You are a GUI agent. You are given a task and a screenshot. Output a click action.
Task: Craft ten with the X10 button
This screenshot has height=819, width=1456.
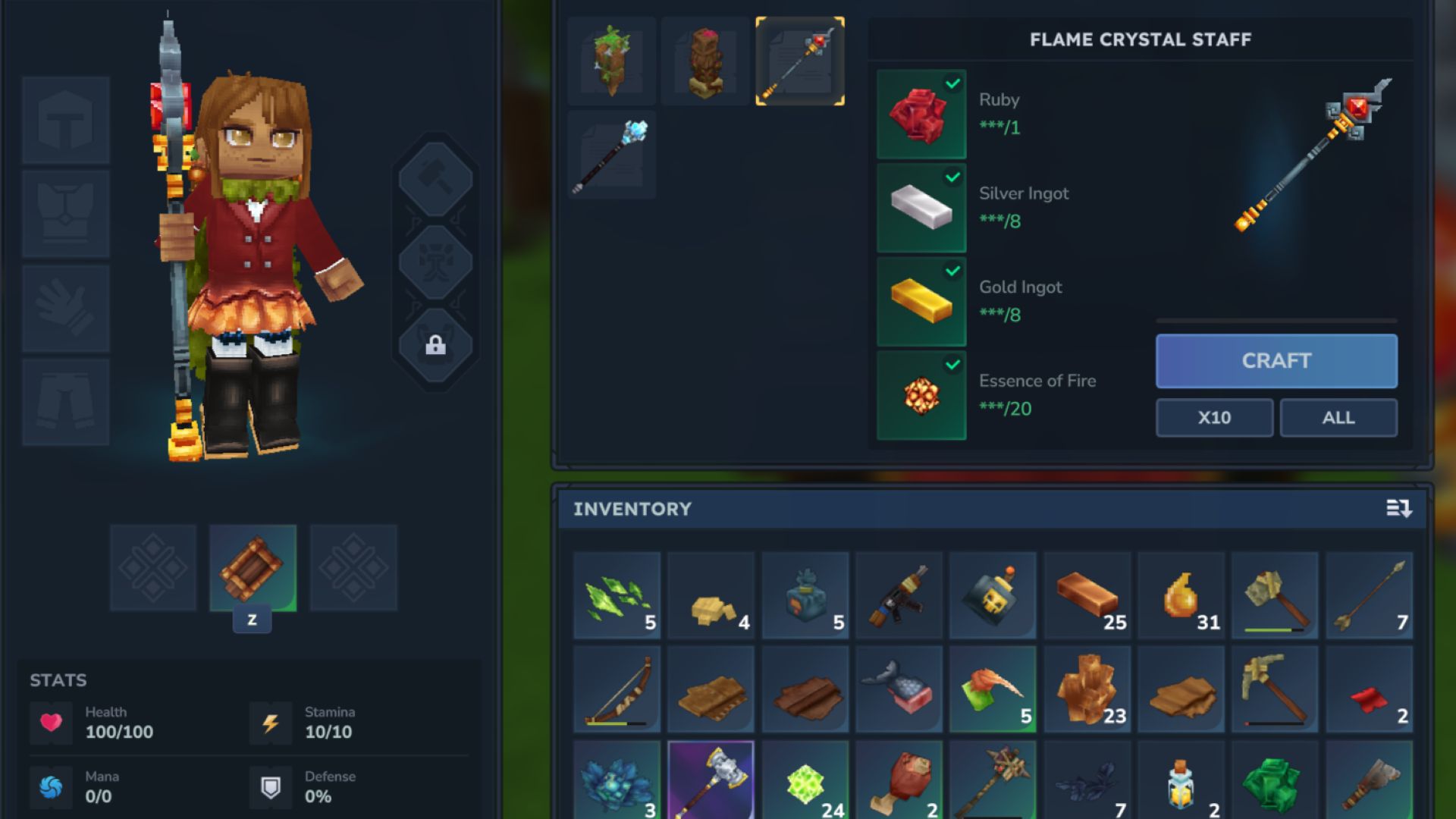tap(1214, 418)
